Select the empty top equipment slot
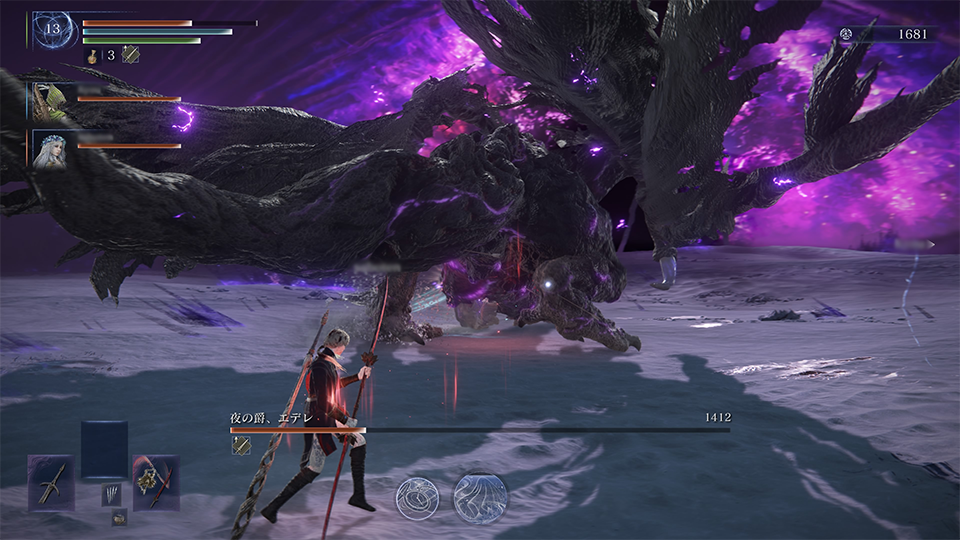Viewport: 960px width, 540px height. [x=104, y=449]
